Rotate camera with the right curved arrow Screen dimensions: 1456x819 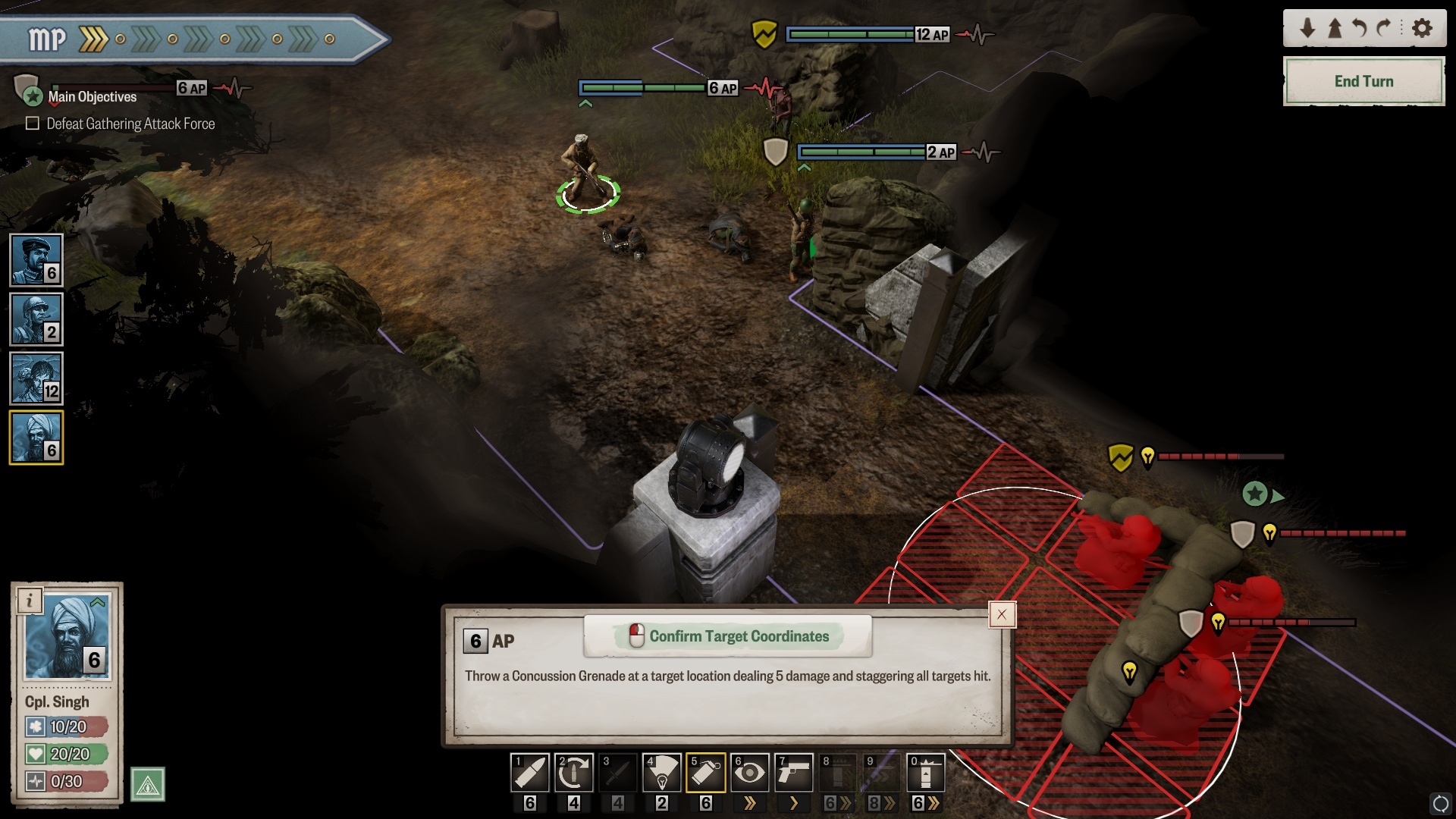pos(1385,29)
